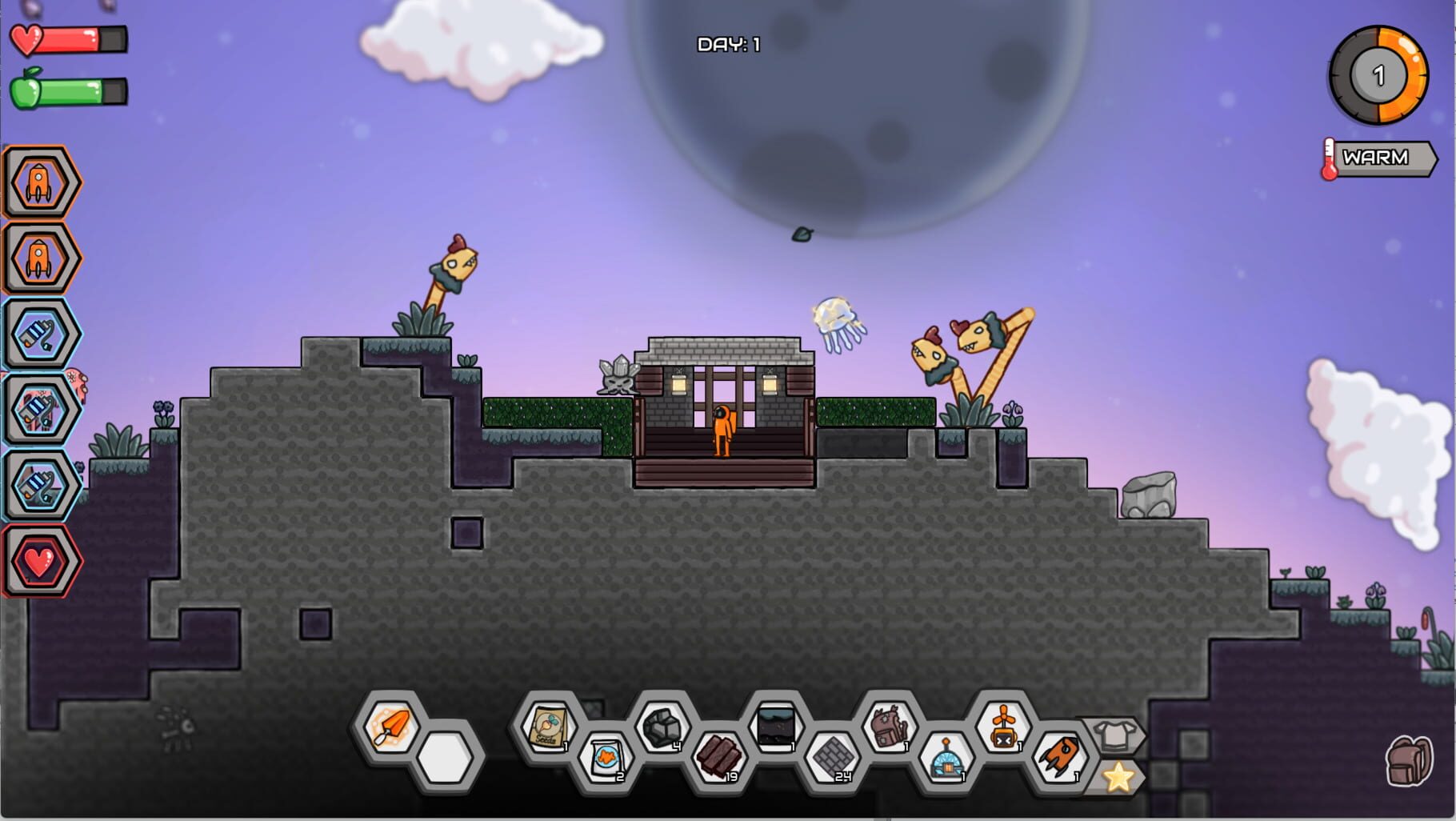Image resolution: width=1456 pixels, height=821 pixels.
Task: Toggle the star favorites icon beside the hotbar
Action: click(x=1117, y=775)
